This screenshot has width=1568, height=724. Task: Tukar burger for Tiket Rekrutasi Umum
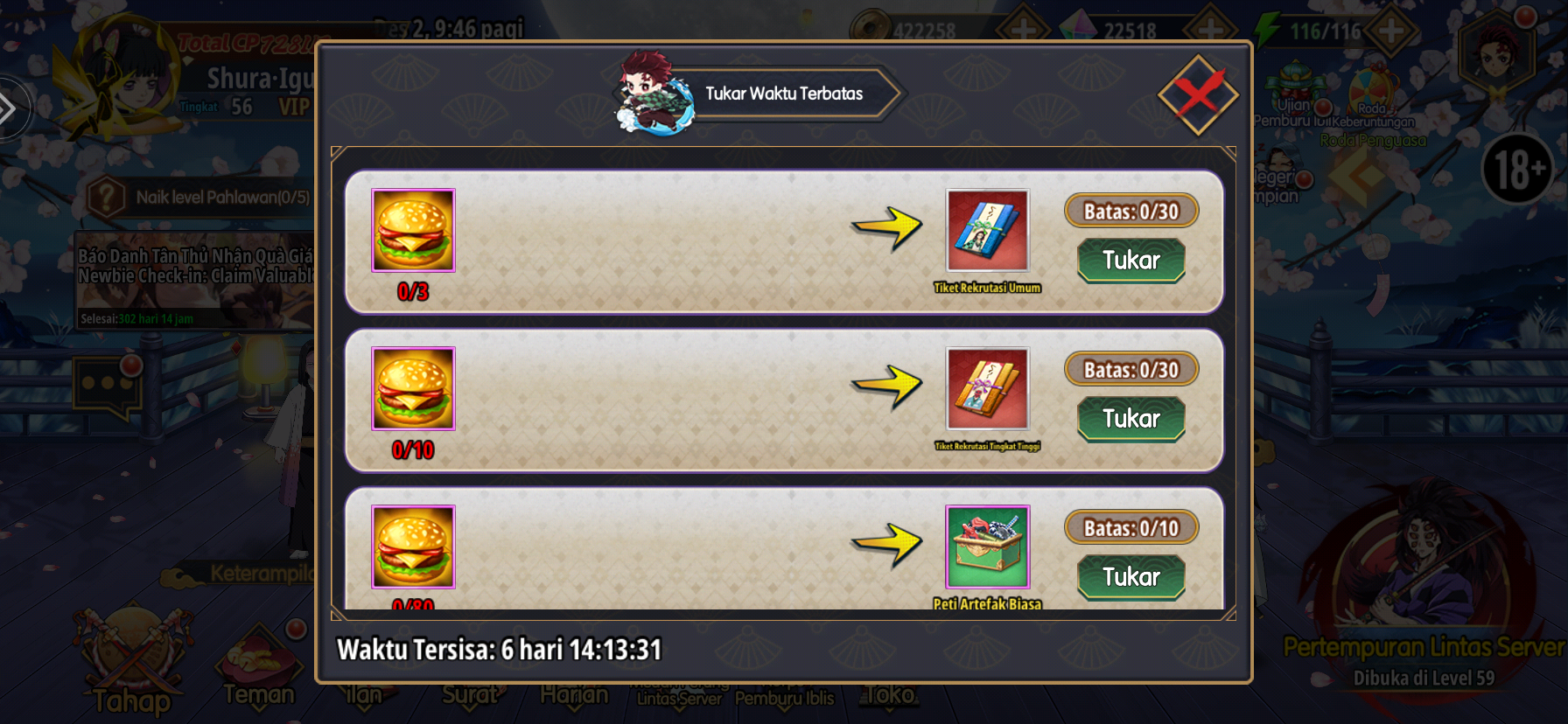pos(1130,261)
